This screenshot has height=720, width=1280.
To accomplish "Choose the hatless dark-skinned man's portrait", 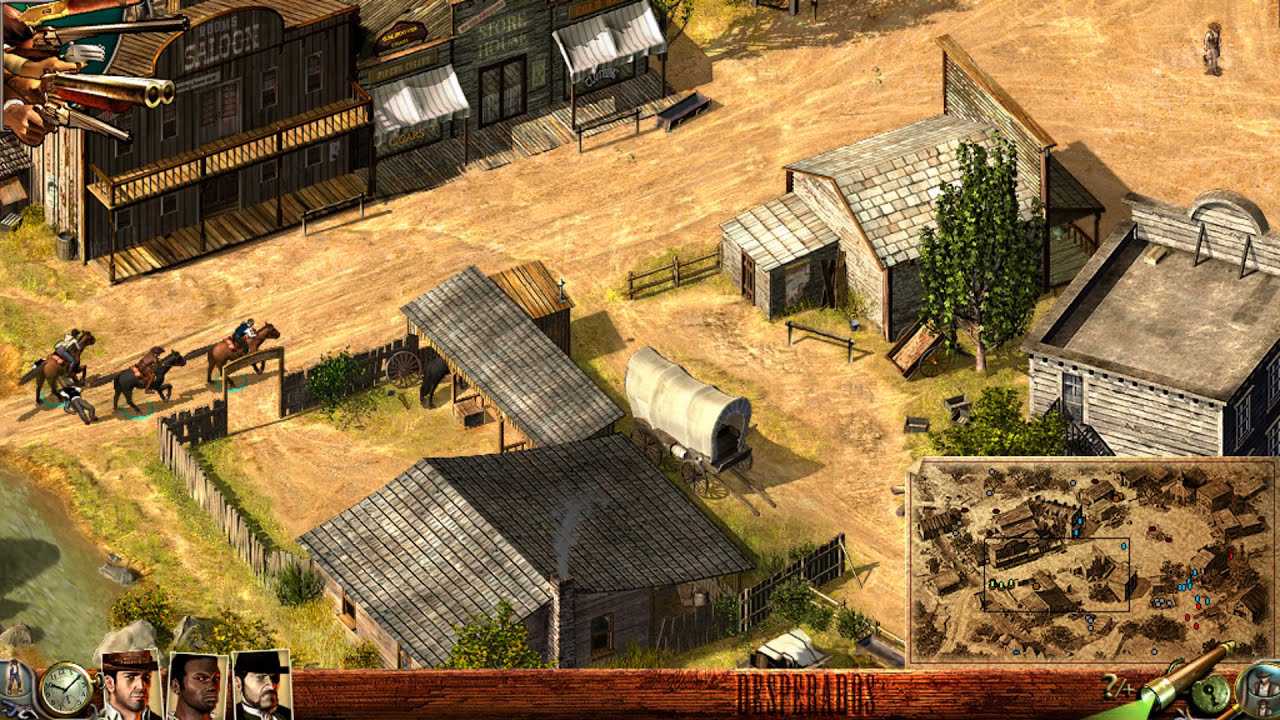I will point(197,687).
